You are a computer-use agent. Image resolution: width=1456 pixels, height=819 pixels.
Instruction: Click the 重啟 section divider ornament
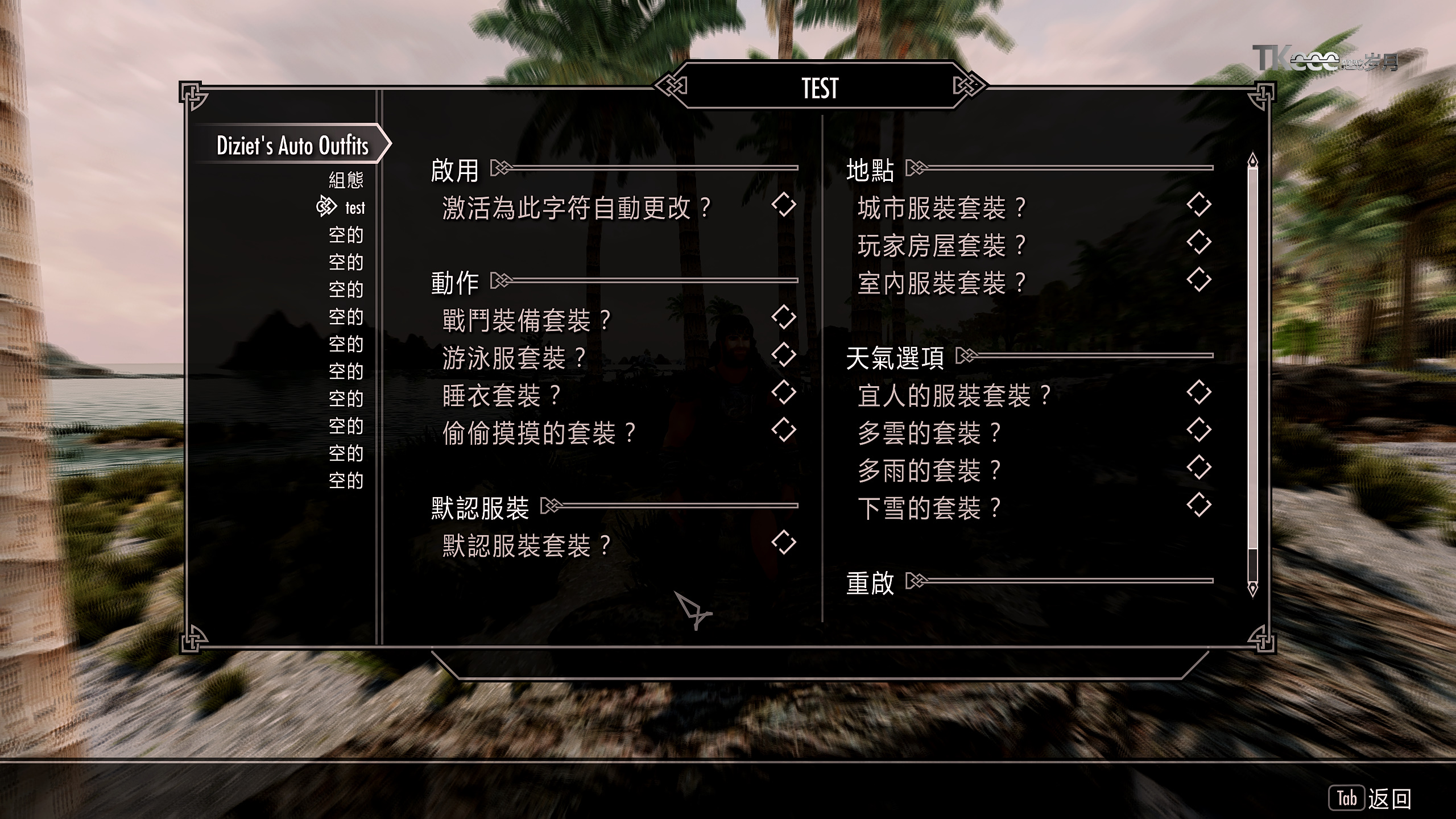[916, 581]
